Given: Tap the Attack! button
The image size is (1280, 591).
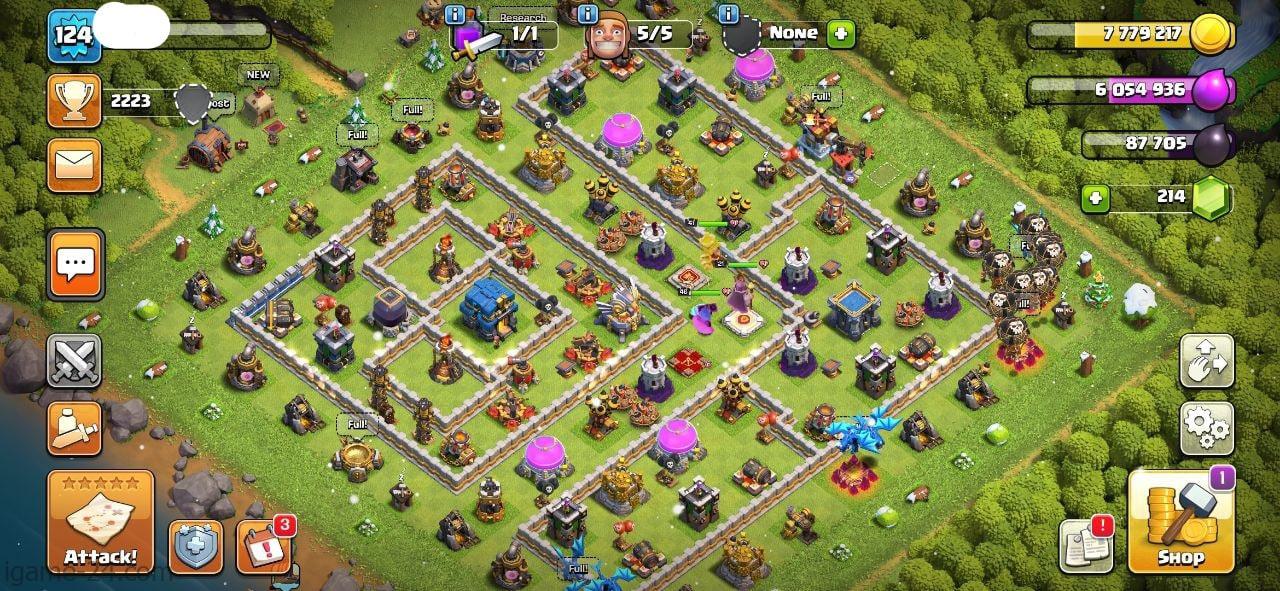Looking at the screenshot, I should 100,522.
